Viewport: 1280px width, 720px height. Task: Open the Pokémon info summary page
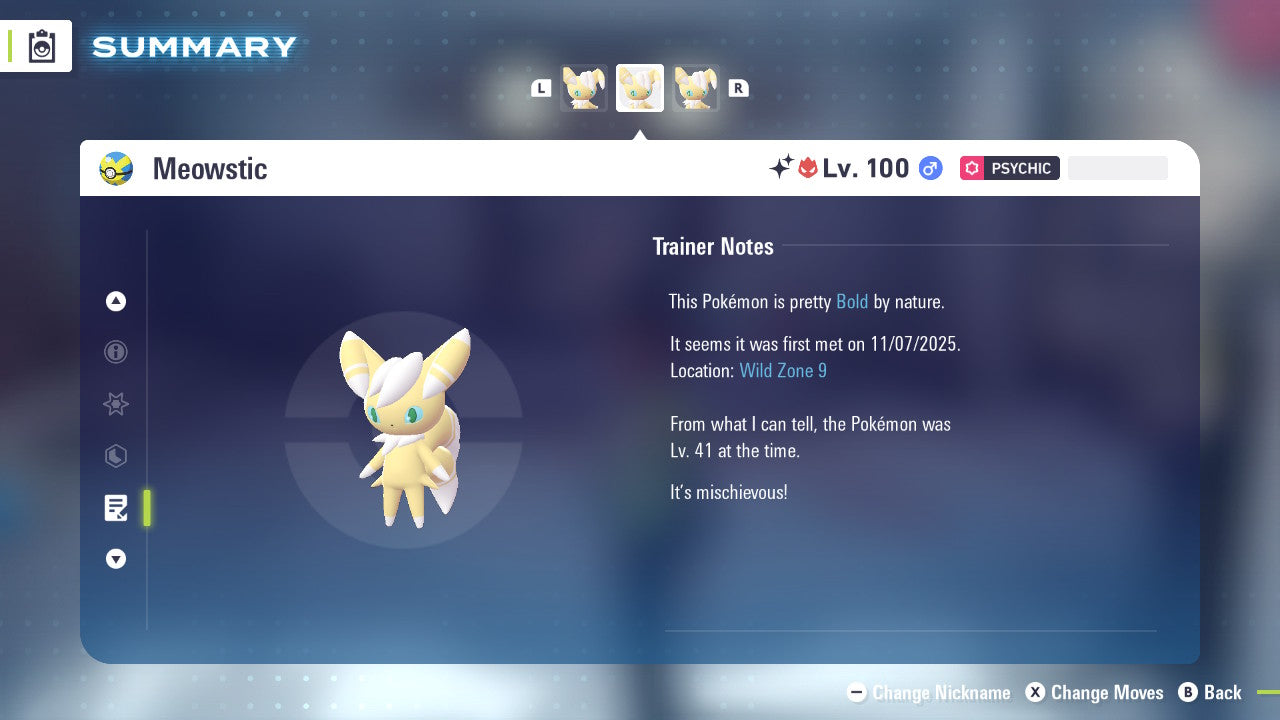(x=116, y=352)
